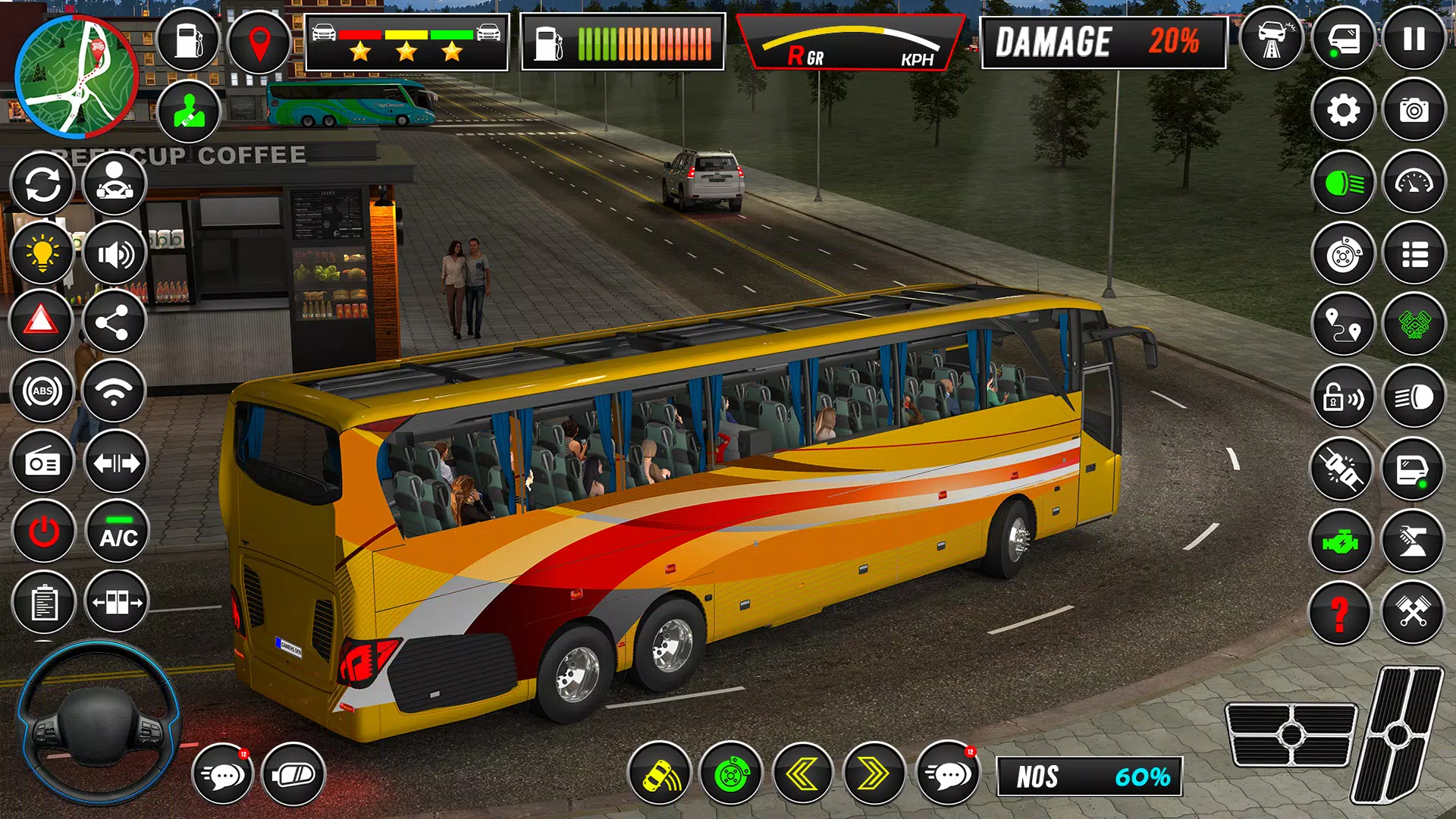Open the clipboard checklist button
The width and height of the screenshot is (1456, 819).
click(44, 603)
